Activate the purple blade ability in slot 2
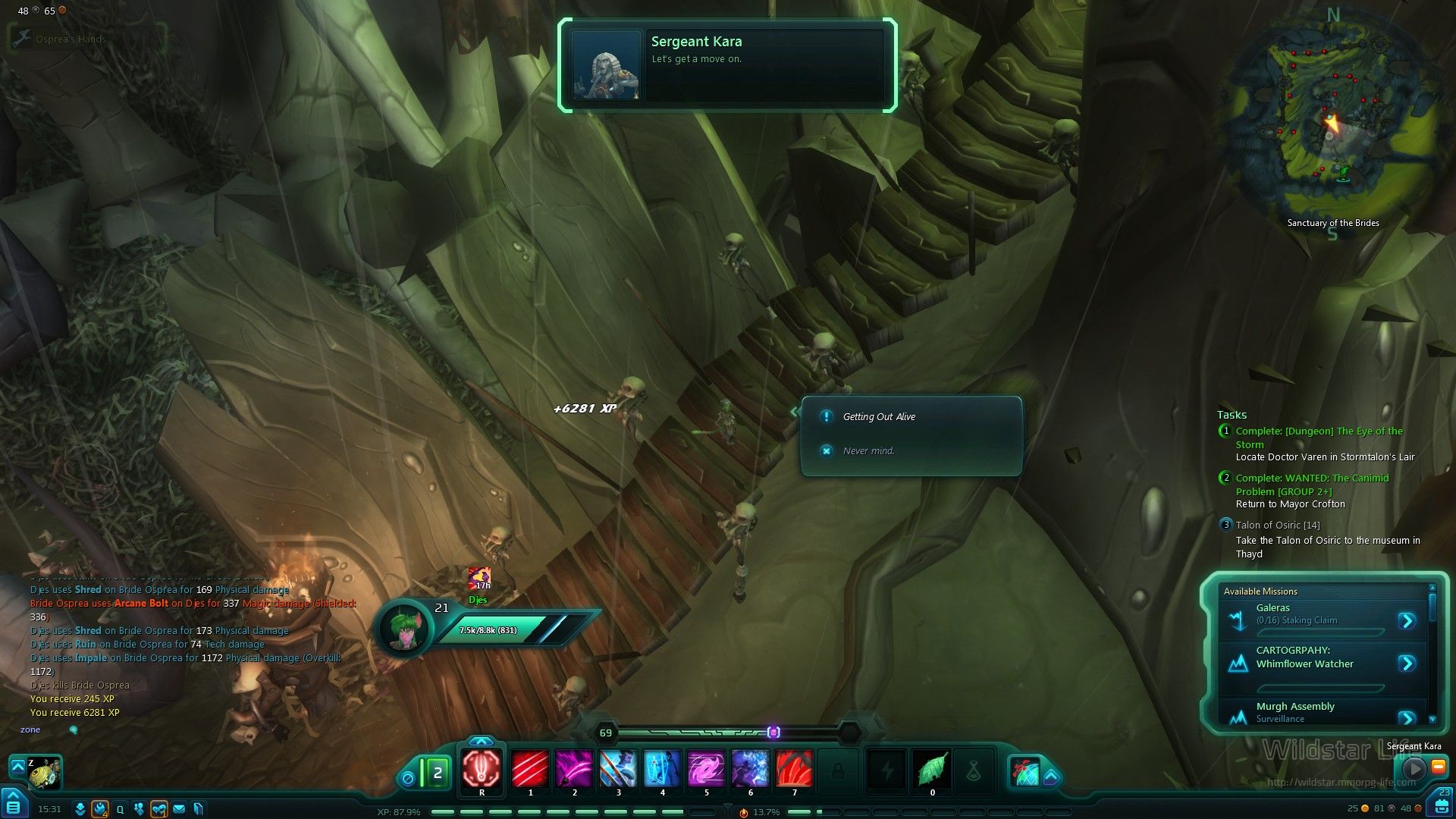 point(574,769)
